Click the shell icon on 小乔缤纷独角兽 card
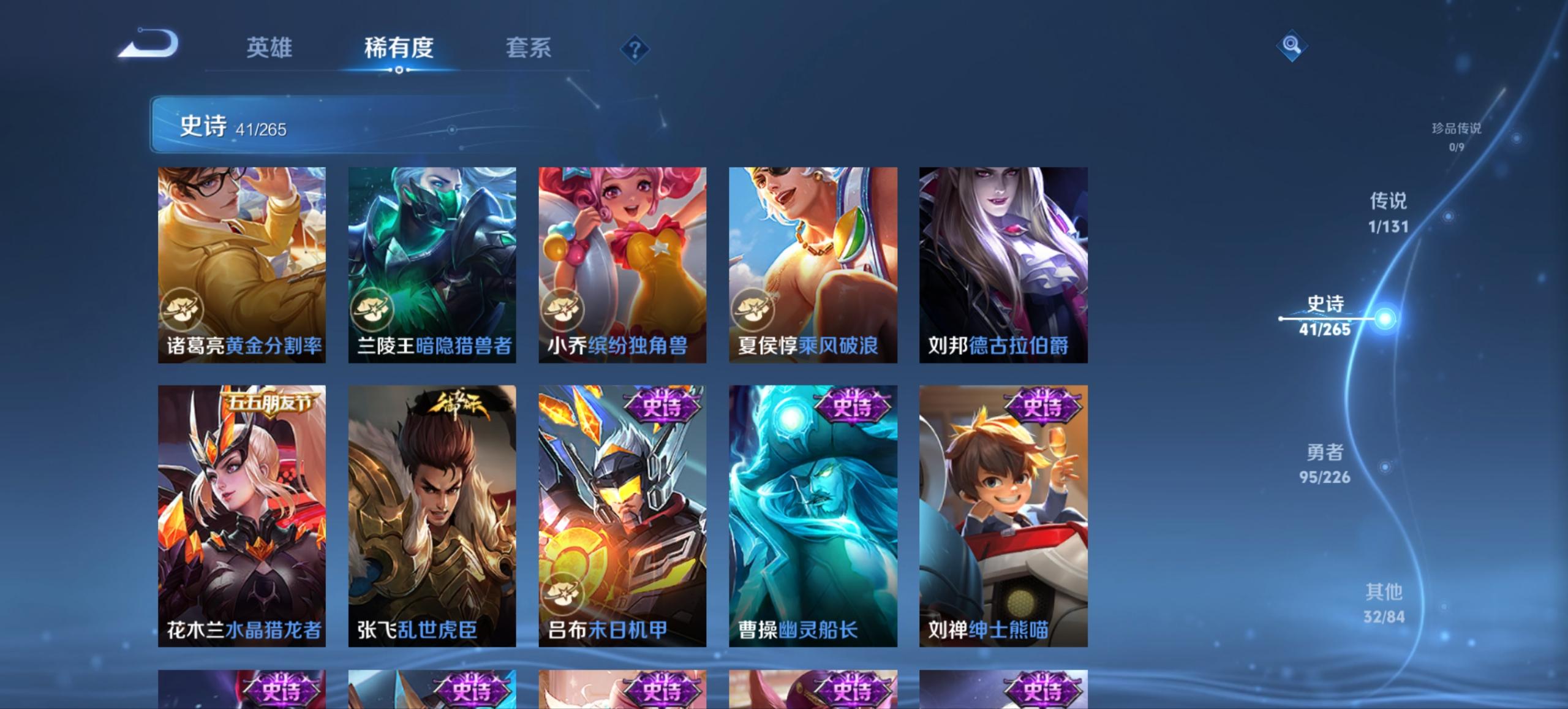The image size is (1568, 709). pyautogui.click(x=563, y=309)
